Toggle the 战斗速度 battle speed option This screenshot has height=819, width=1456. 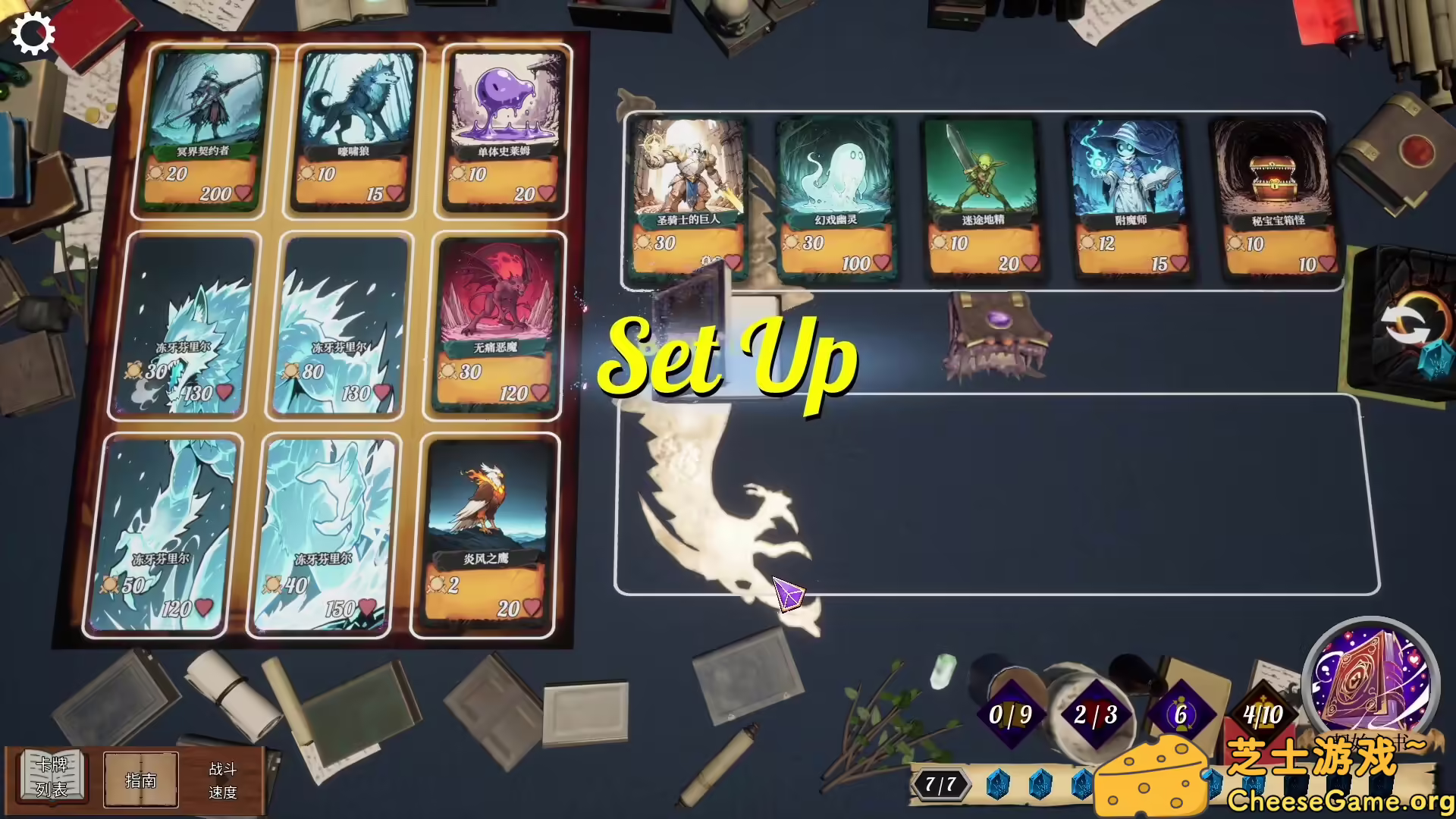[222, 780]
